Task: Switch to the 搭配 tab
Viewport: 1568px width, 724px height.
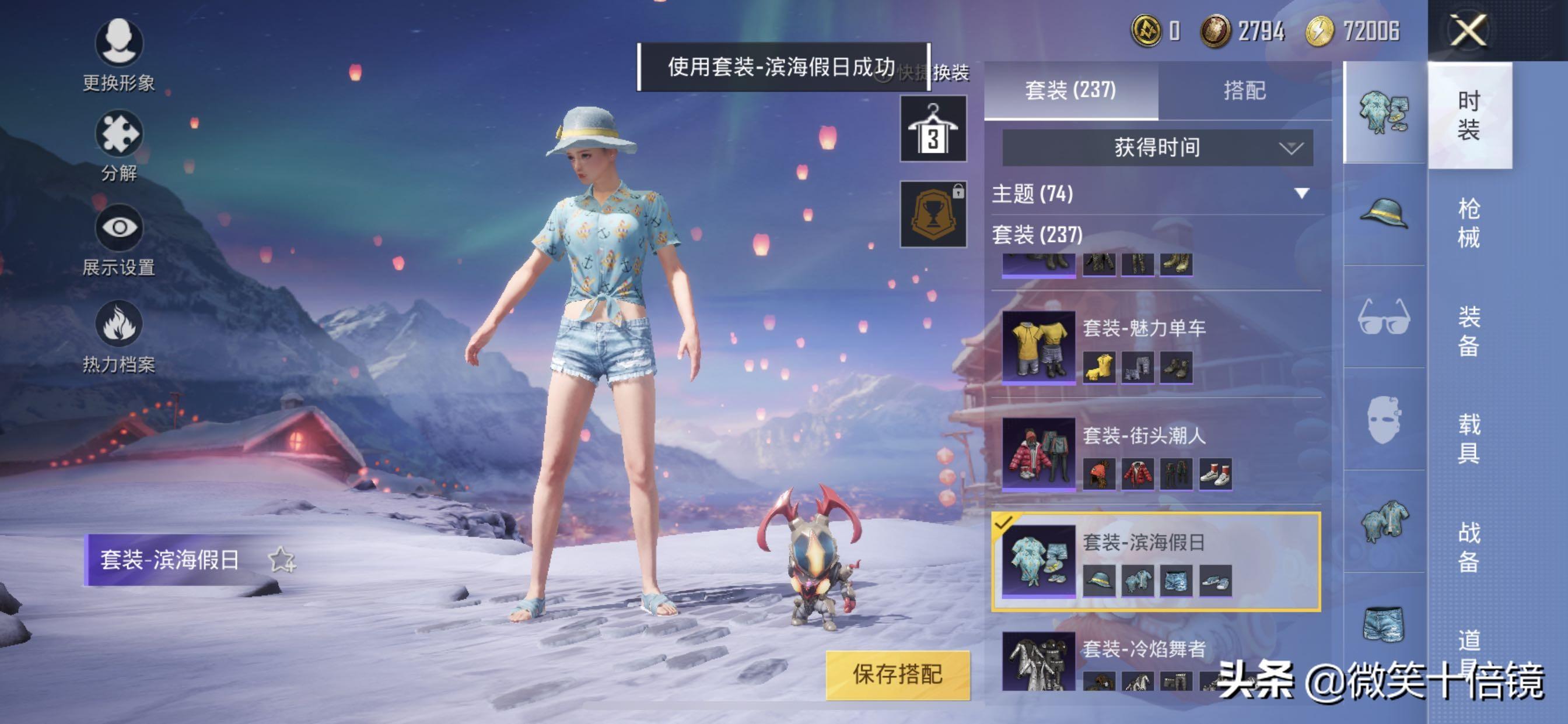Action: [x=1244, y=91]
